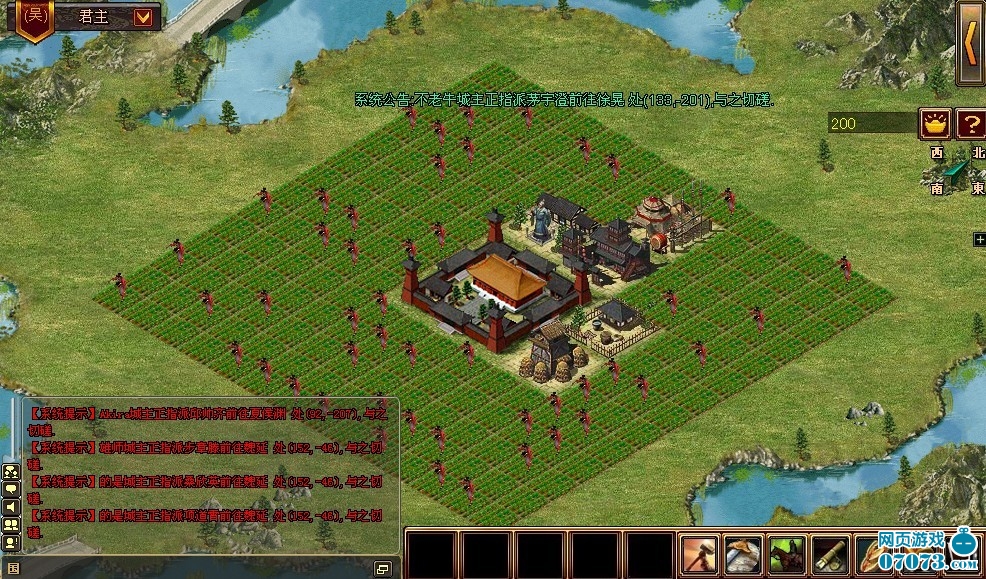The image size is (986, 579).
Task: Click the person with exclamation mark icon
Action: point(12,543)
